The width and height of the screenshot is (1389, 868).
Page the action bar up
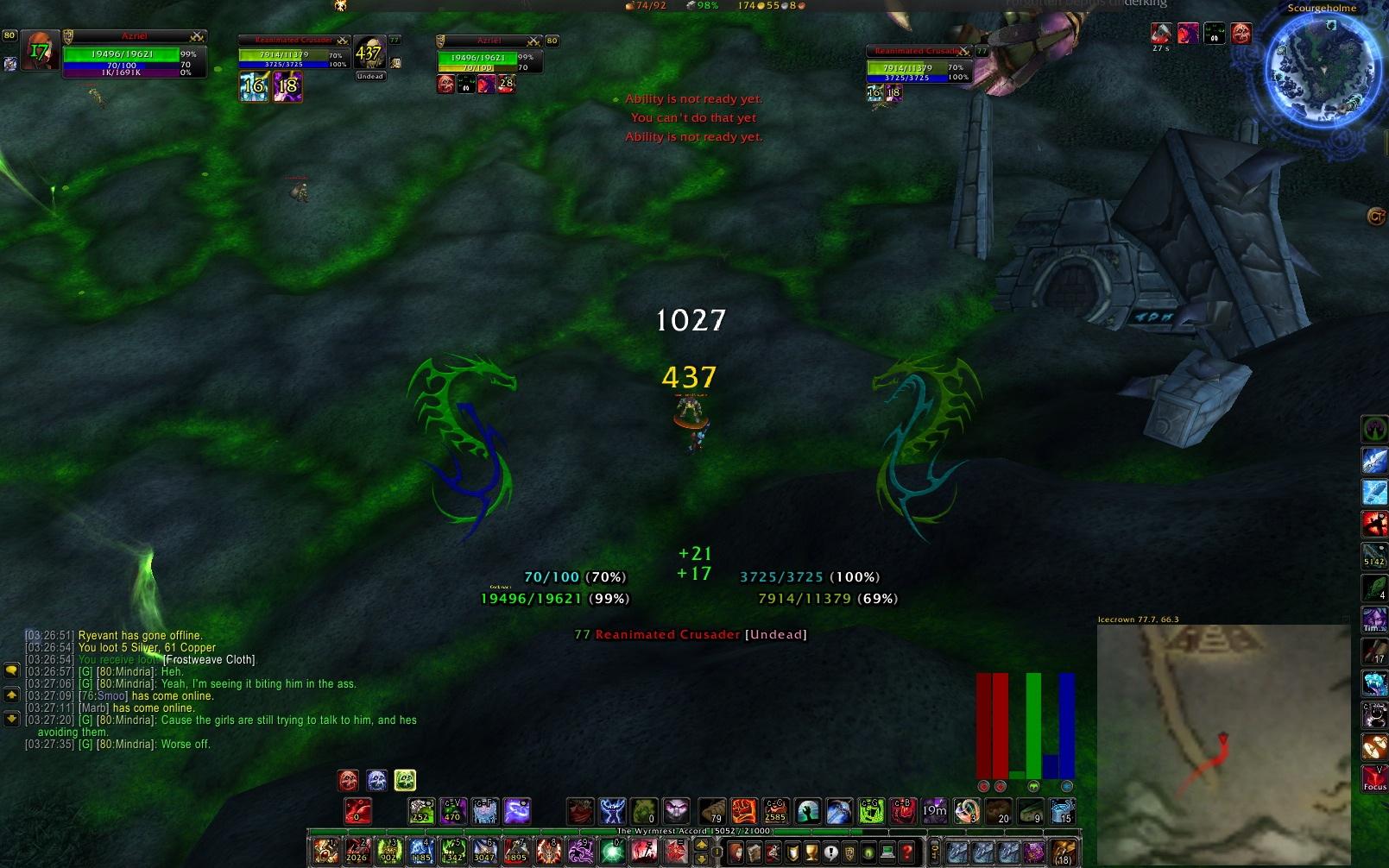click(701, 845)
